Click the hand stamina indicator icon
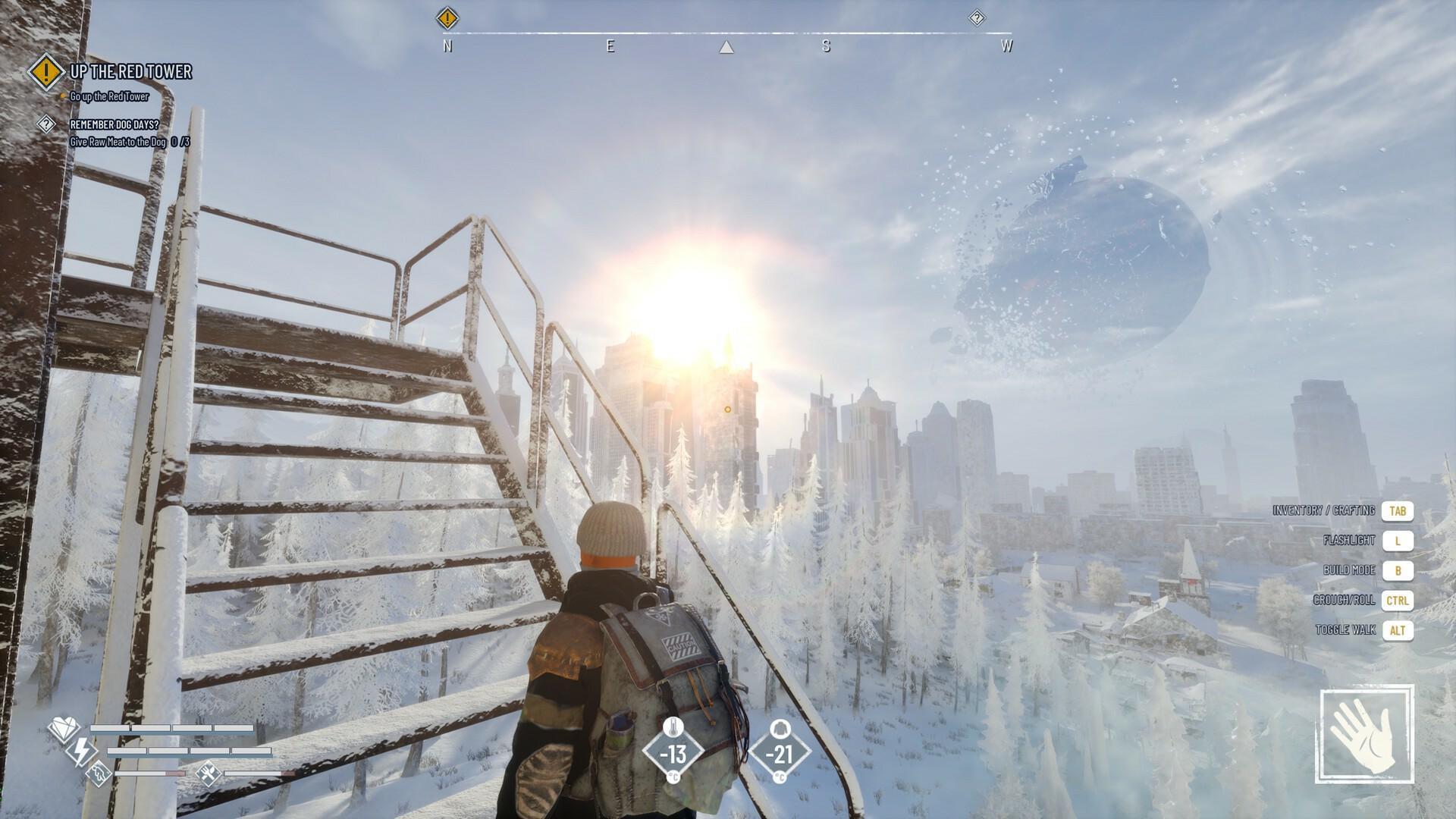 (99, 775)
